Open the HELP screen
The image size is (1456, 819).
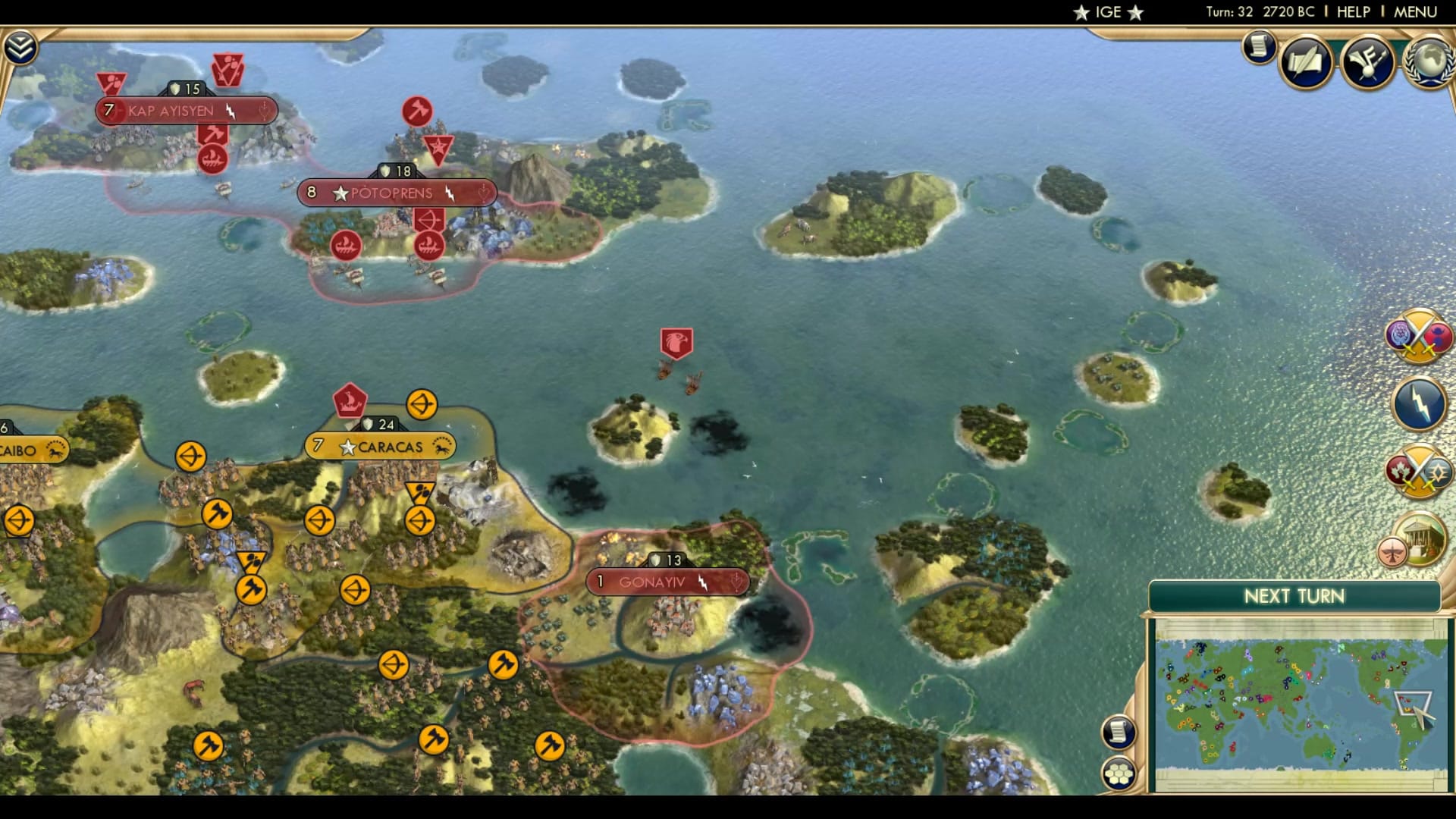1354,11
